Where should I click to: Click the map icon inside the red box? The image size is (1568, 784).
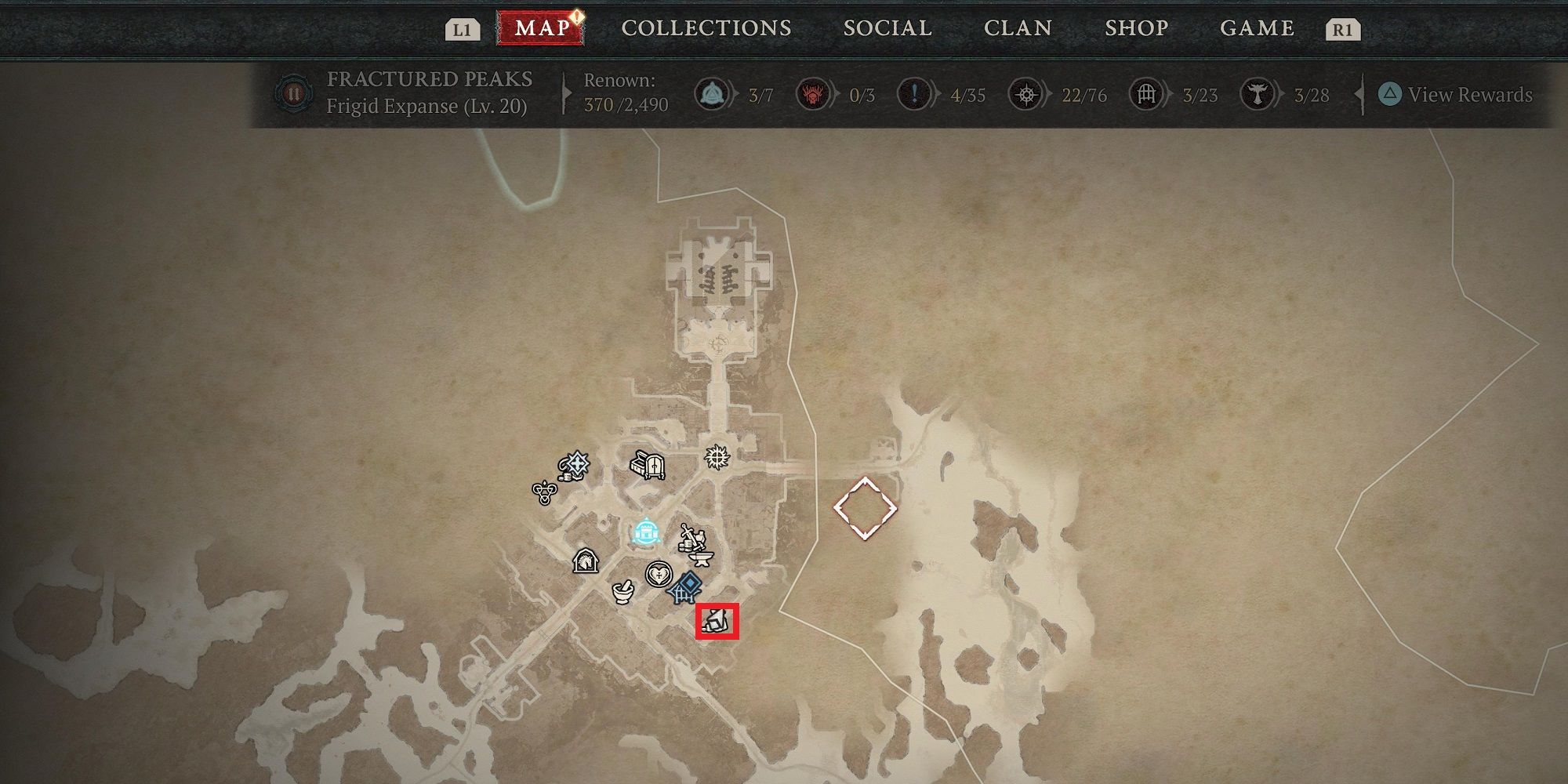point(717,622)
